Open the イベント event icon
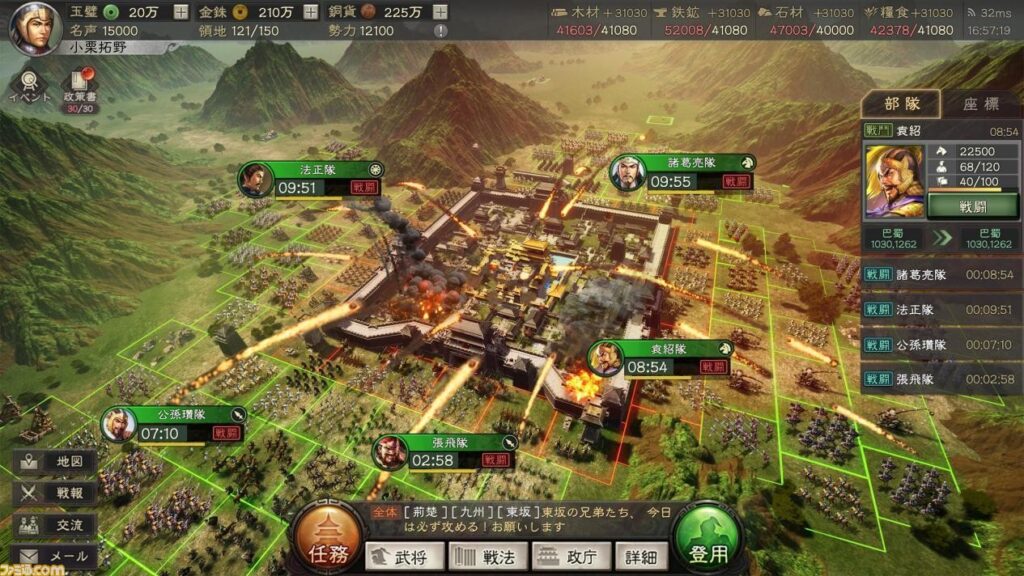 (x=29, y=85)
